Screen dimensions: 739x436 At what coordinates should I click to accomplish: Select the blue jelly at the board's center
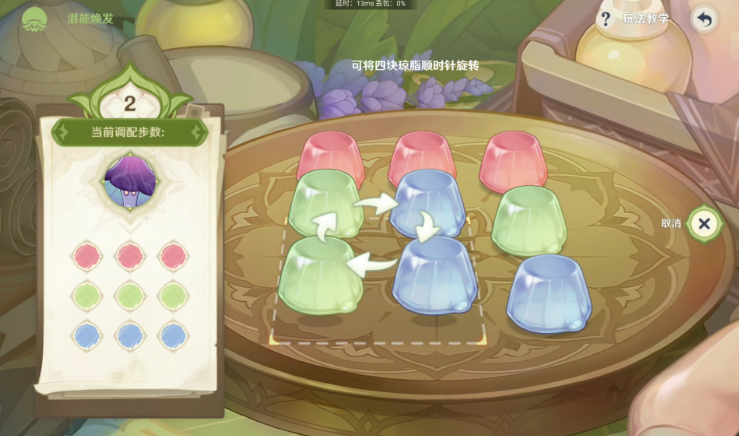point(428,203)
